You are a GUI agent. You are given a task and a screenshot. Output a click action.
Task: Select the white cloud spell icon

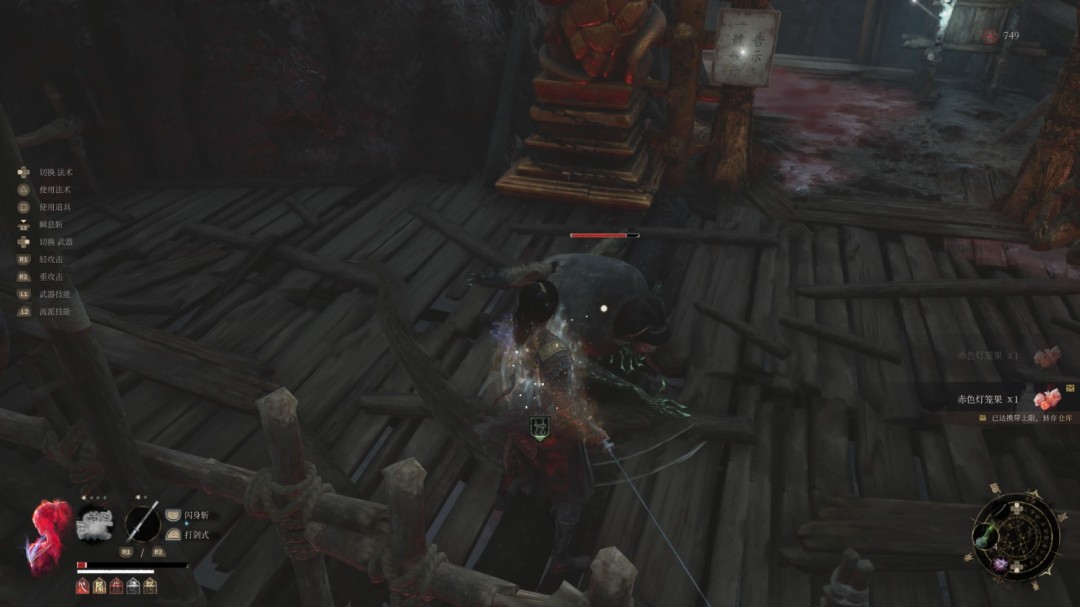94,524
